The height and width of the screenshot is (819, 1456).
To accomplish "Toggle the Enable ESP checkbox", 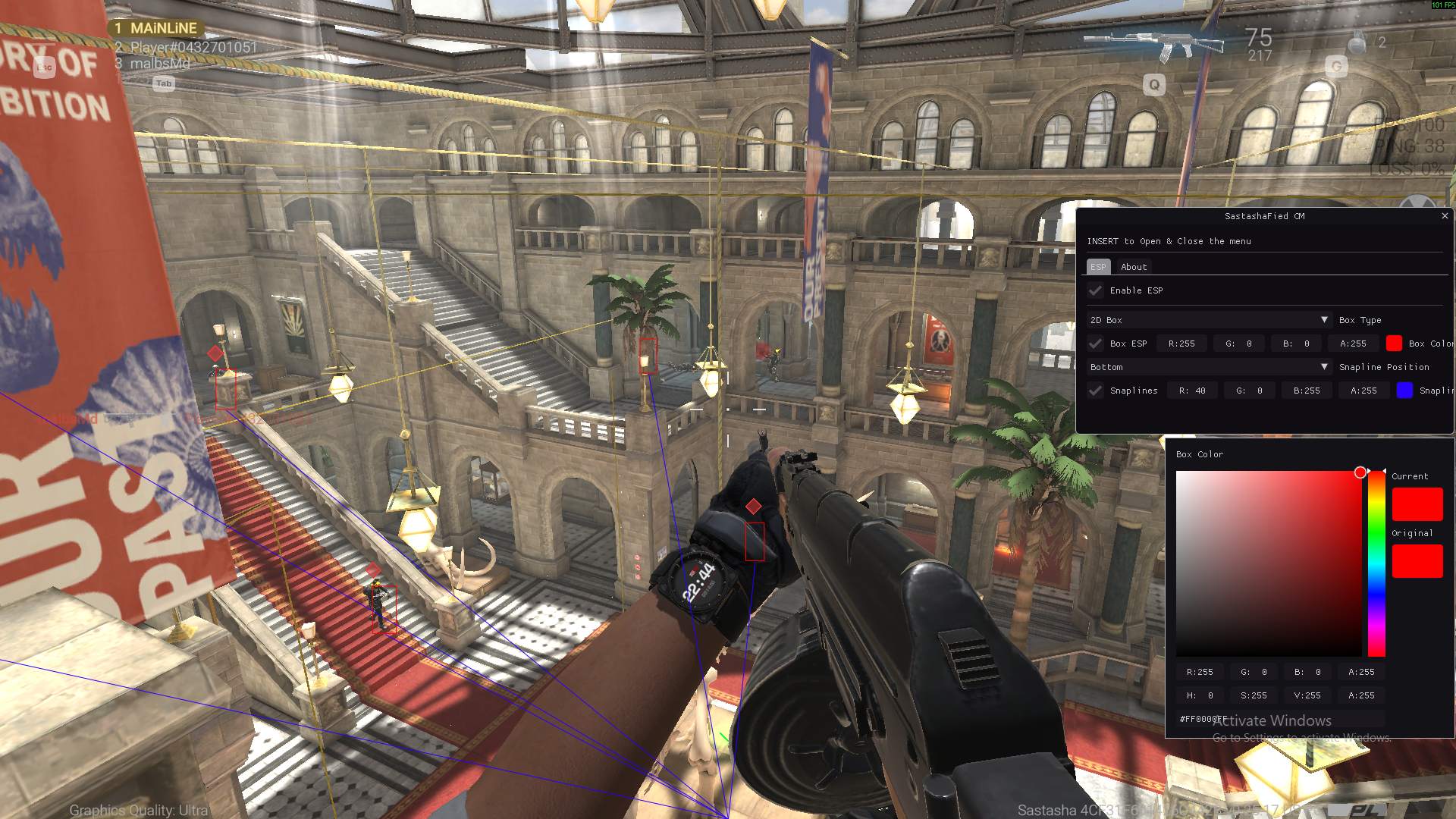I will (x=1095, y=290).
